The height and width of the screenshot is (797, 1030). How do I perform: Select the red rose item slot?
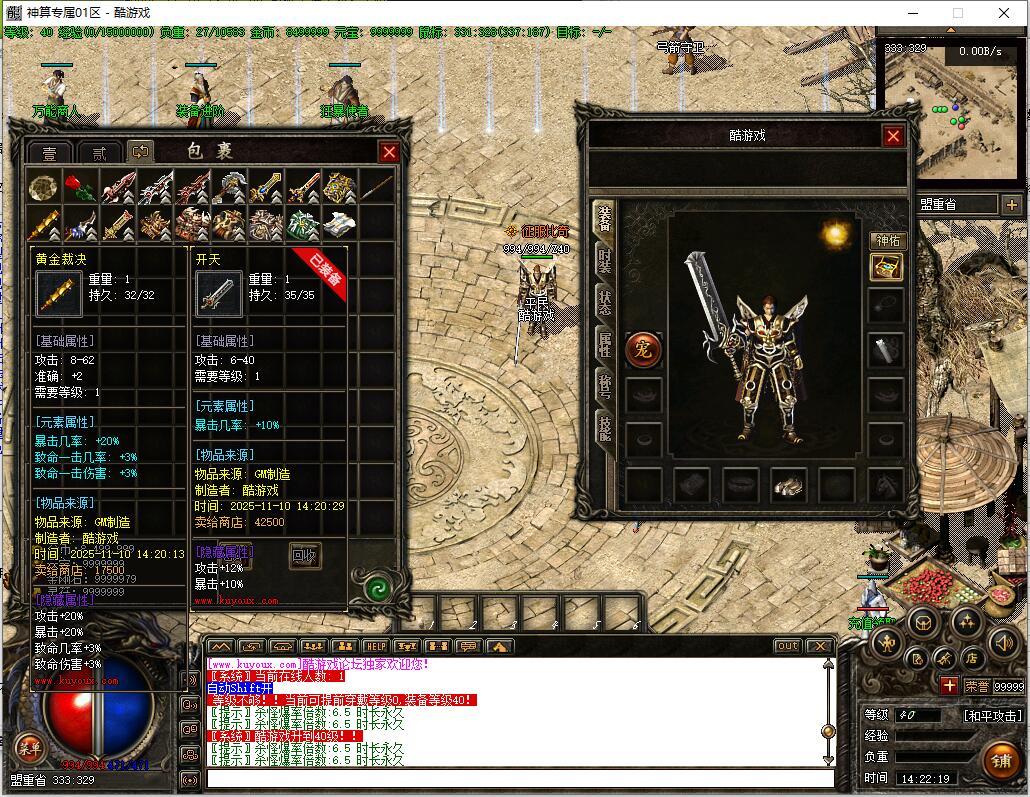tap(80, 187)
